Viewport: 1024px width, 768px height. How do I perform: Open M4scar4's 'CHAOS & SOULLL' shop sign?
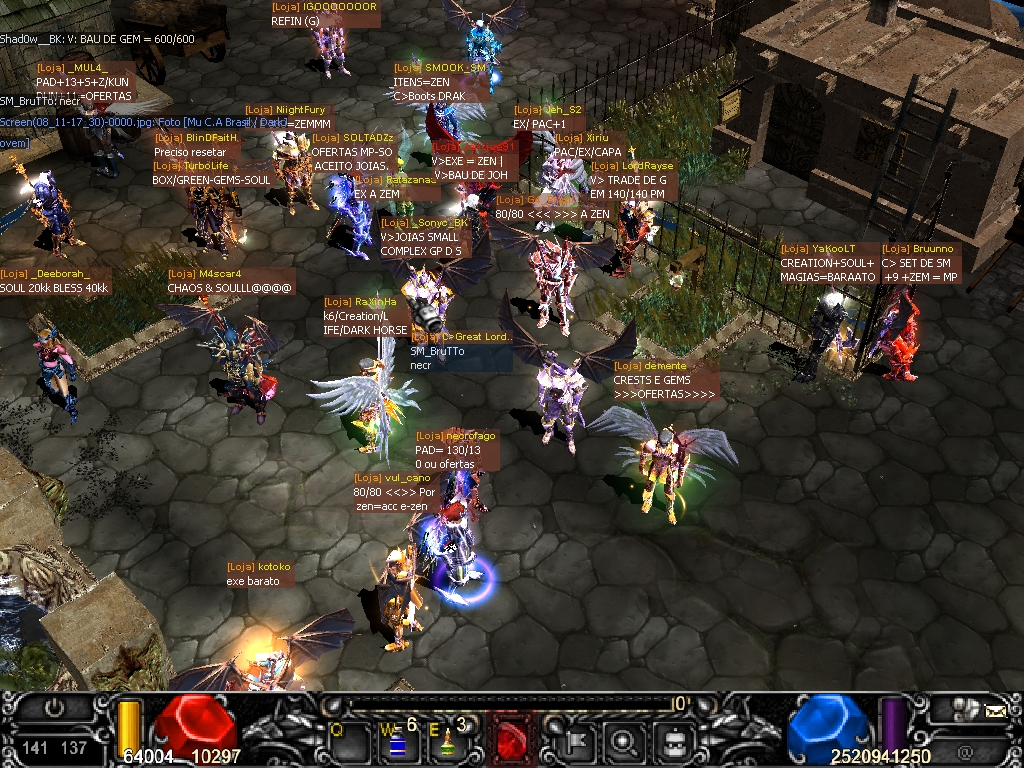(230, 281)
